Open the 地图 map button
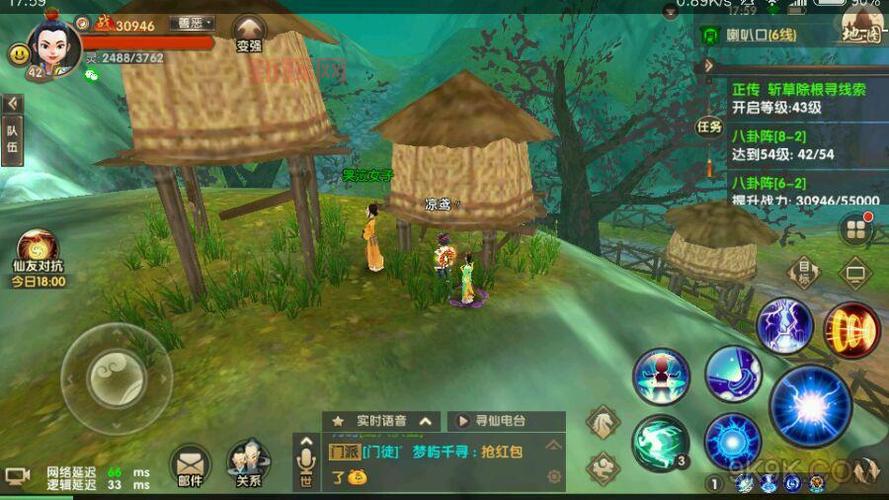The image size is (889, 500). click(x=860, y=30)
